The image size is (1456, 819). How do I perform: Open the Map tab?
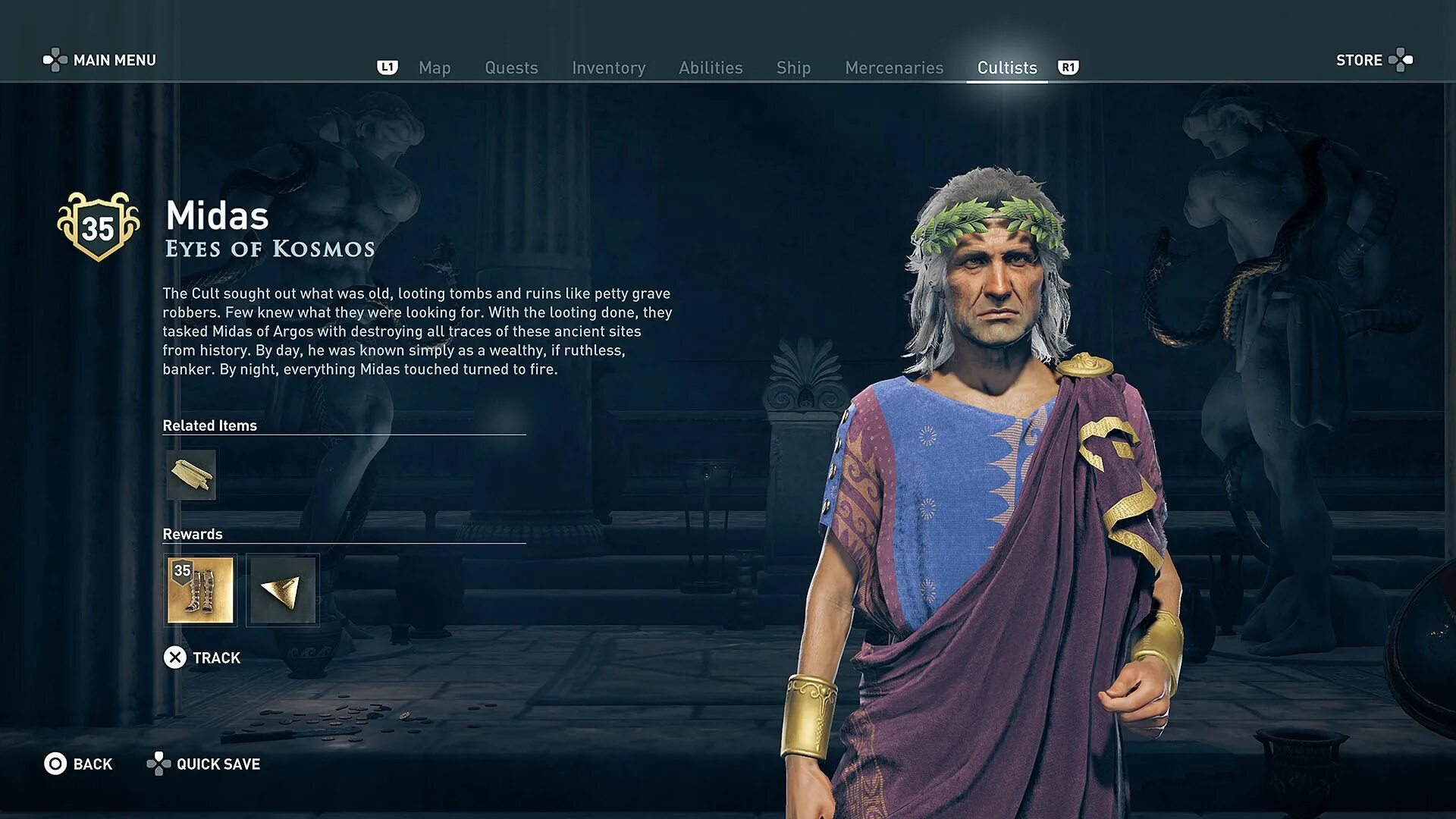tap(435, 67)
